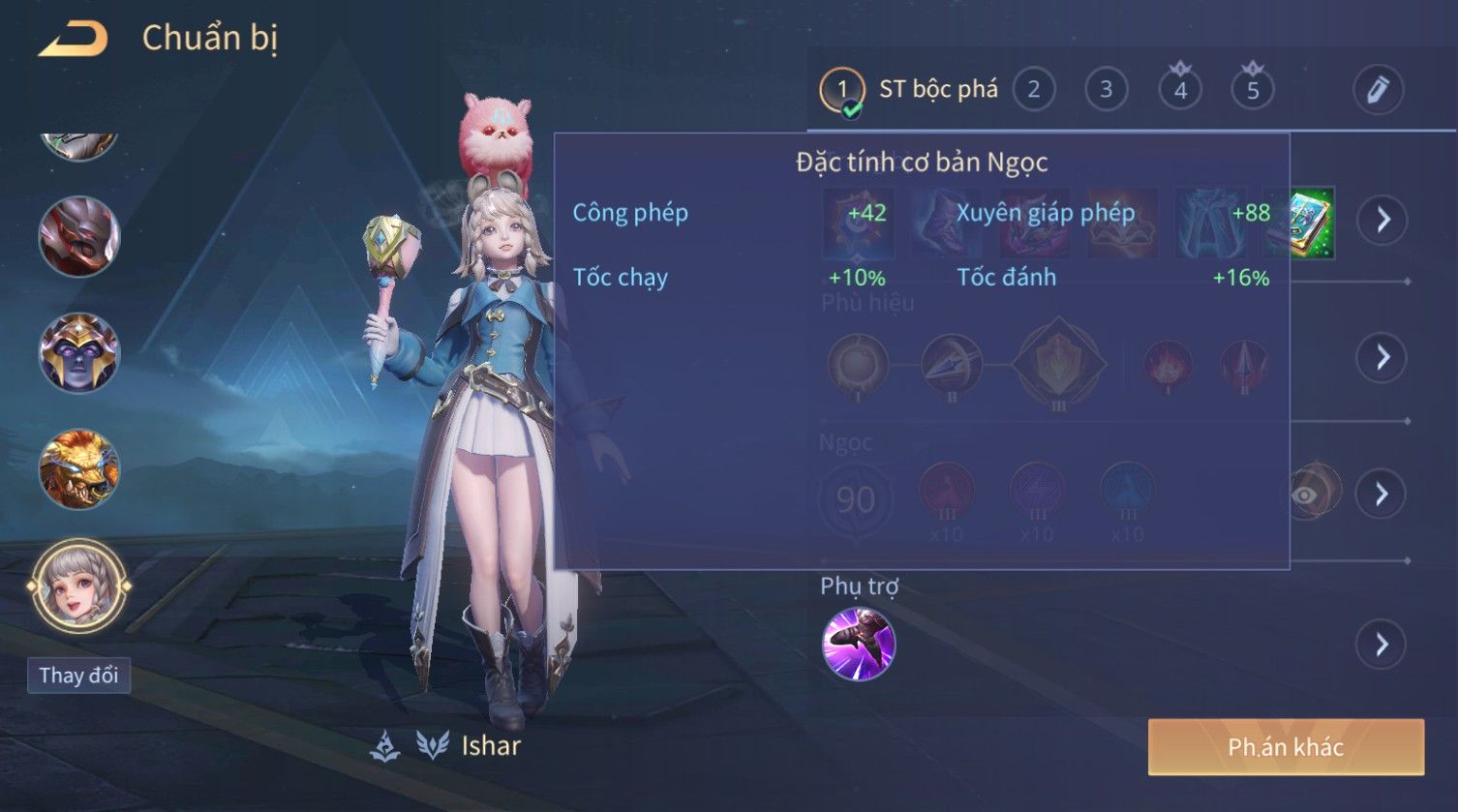The width and height of the screenshot is (1458, 812).
Task: Switch to preset slot 3
Action: point(1106,90)
